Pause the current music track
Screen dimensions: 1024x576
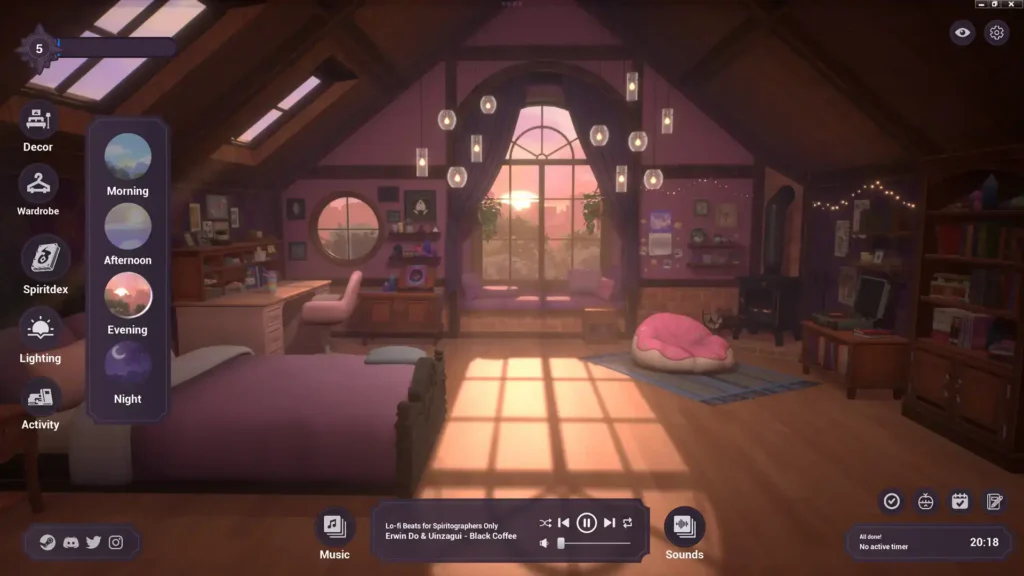click(x=587, y=522)
